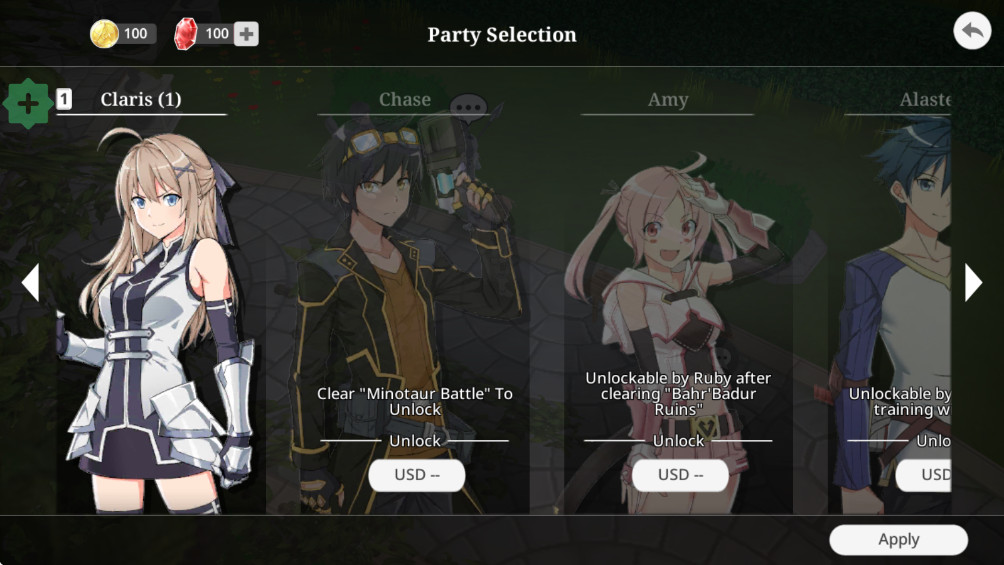The image size is (1004, 565).
Task: Show next characters with right arrow
Action: [973, 283]
